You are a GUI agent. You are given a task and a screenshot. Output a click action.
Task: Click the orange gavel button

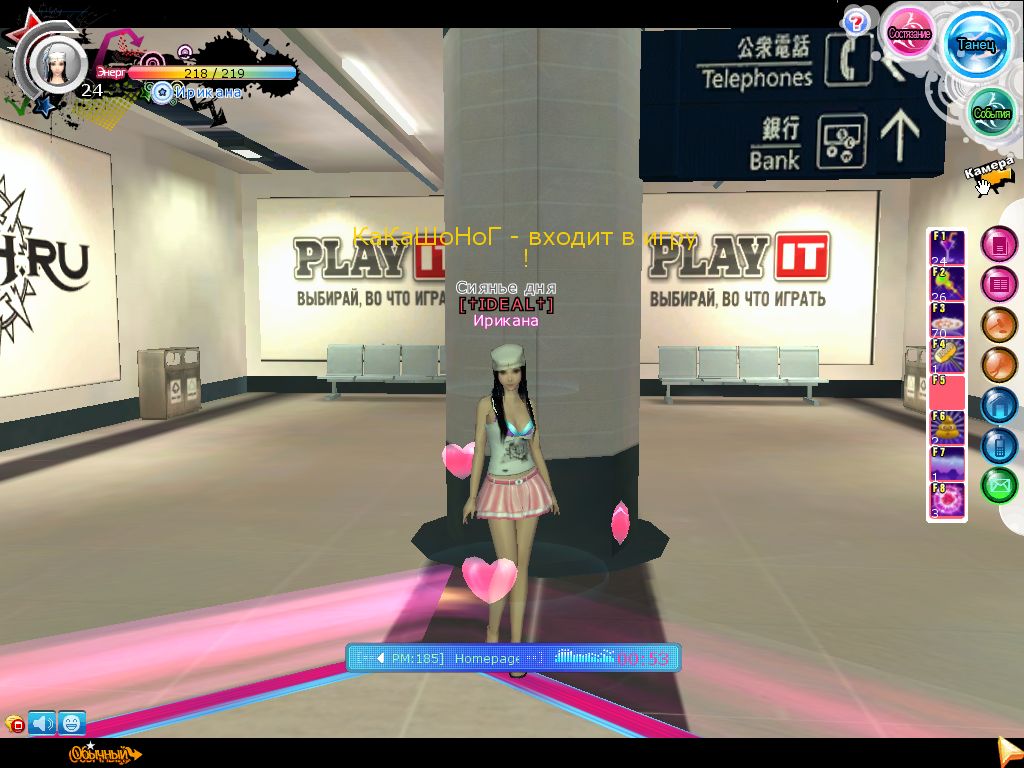(x=998, y=325)
